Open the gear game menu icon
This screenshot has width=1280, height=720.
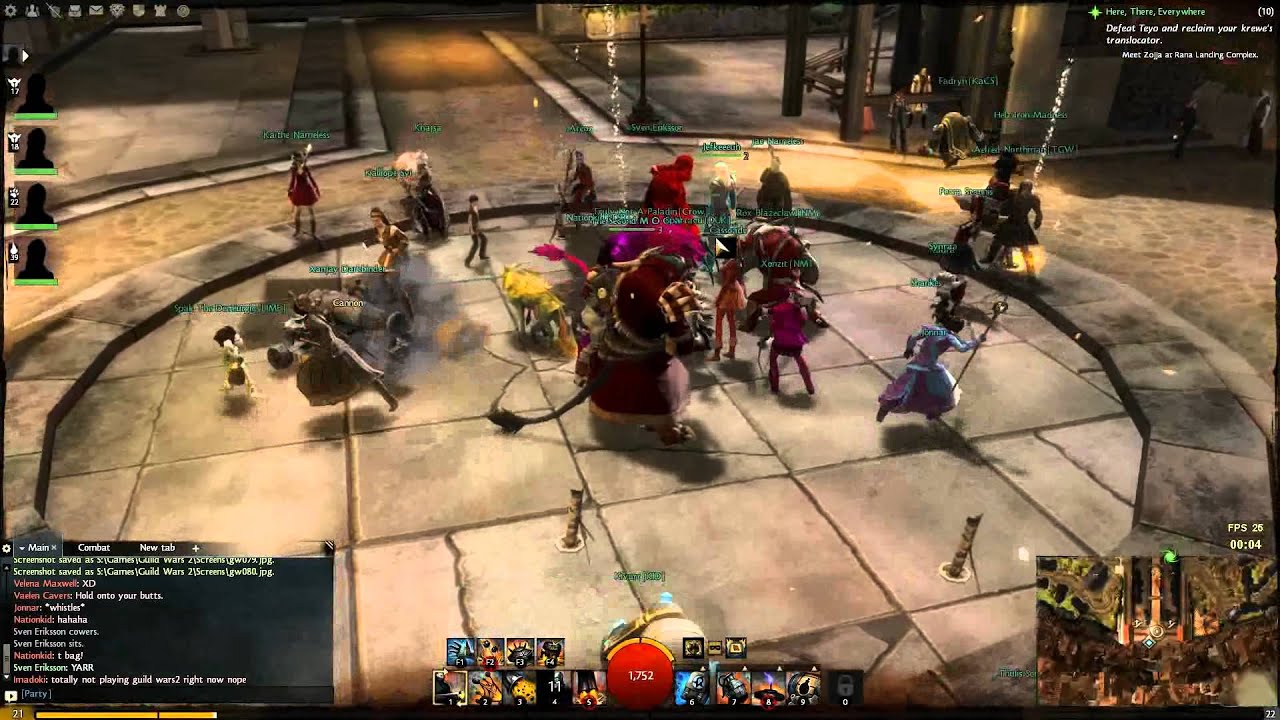point(10,11)
